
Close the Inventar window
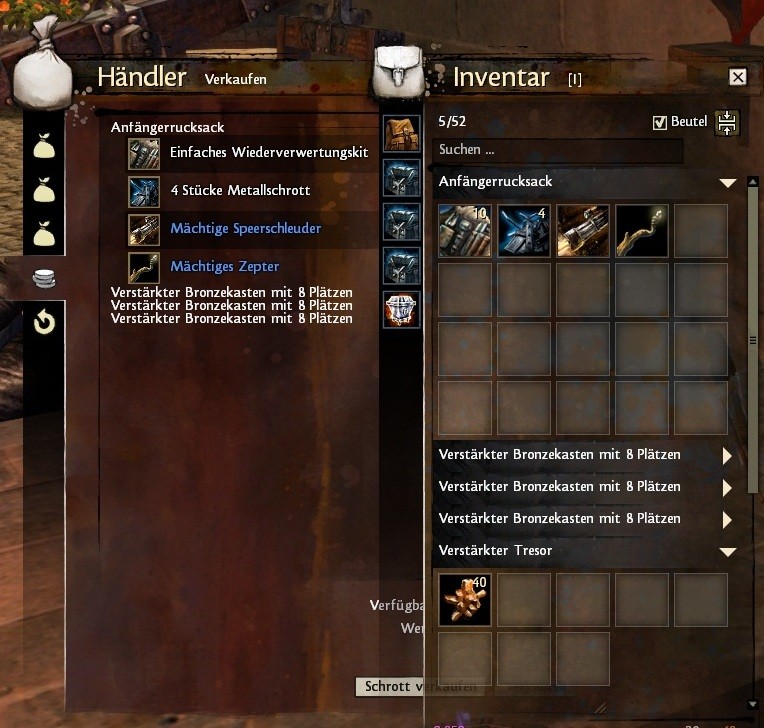(738, 77)
